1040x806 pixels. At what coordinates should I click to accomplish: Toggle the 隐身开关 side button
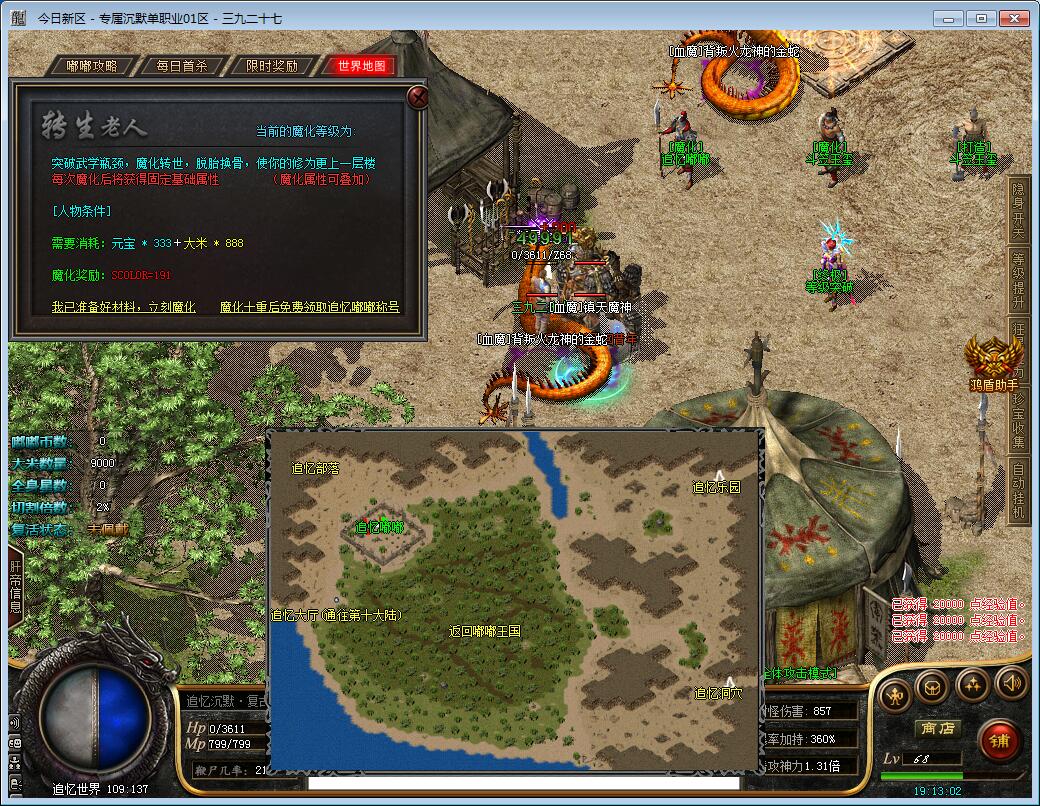(x=1018, y=211)
